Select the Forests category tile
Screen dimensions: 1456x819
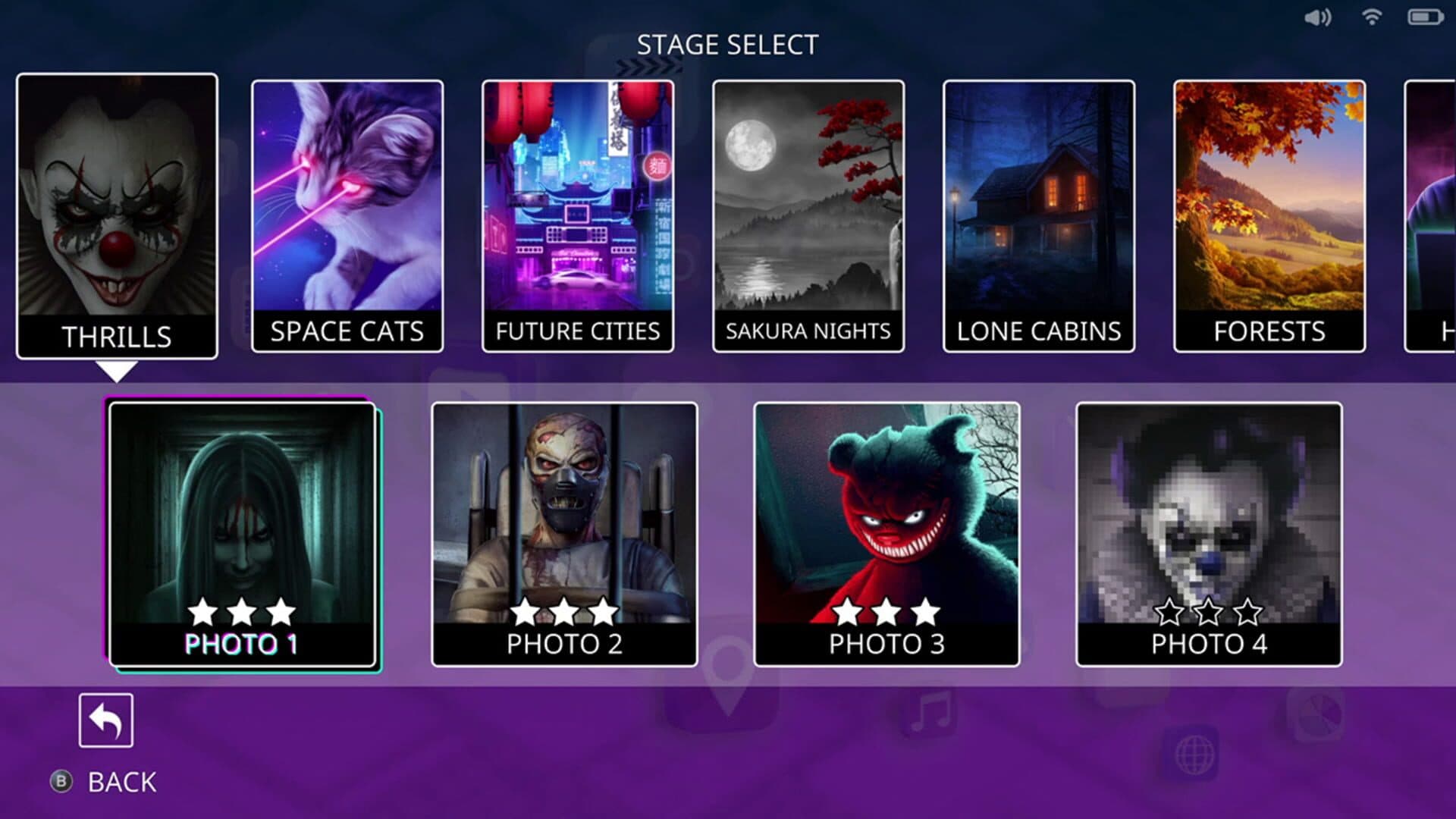pos(1269,215)
